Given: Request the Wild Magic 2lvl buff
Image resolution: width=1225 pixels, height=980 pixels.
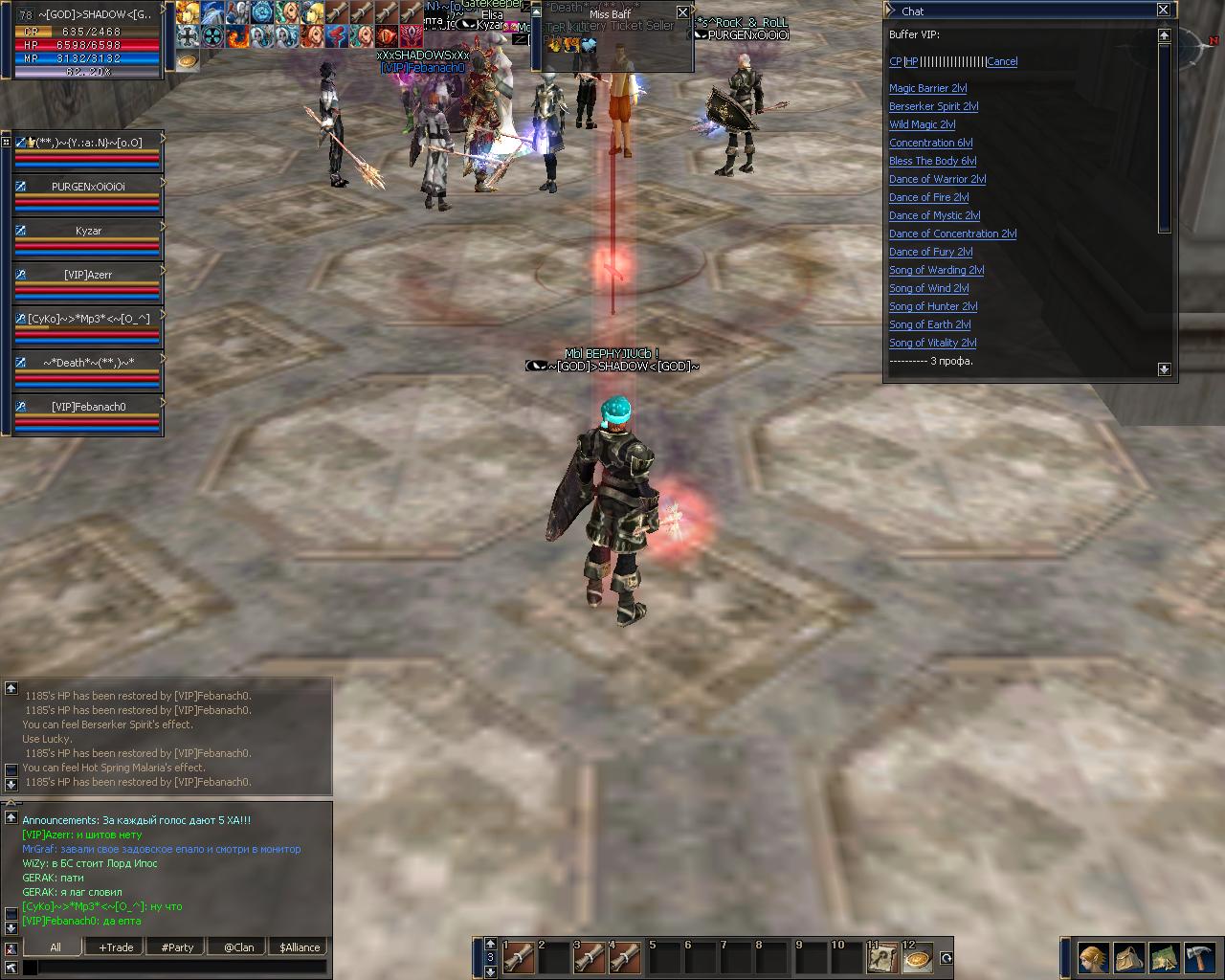Looking at the screenshot, I should (x=922, y=124).
